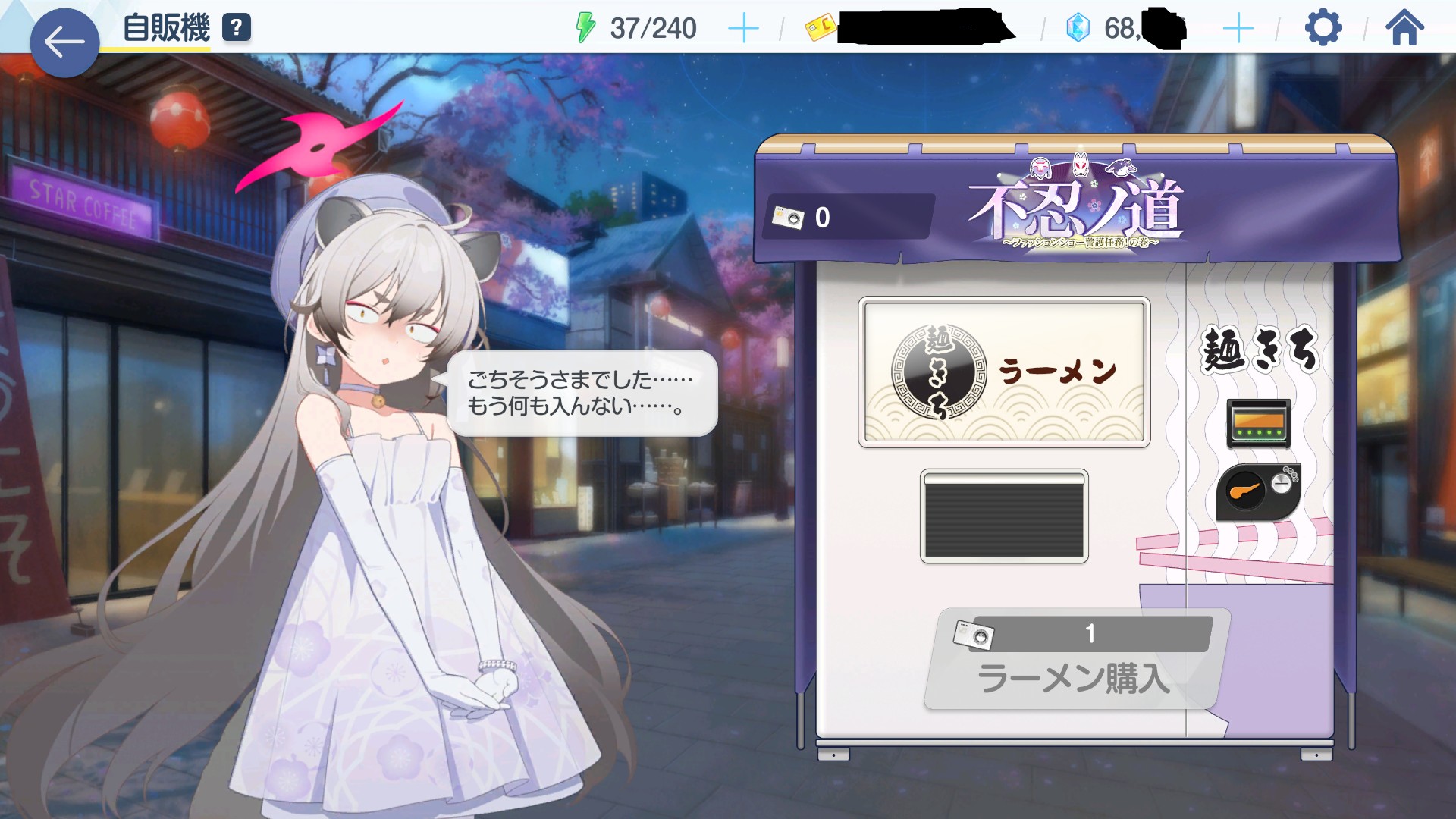Open the vending machine help question mark
The width and height of the screenshot is (1456, 819).
[237, 28]
